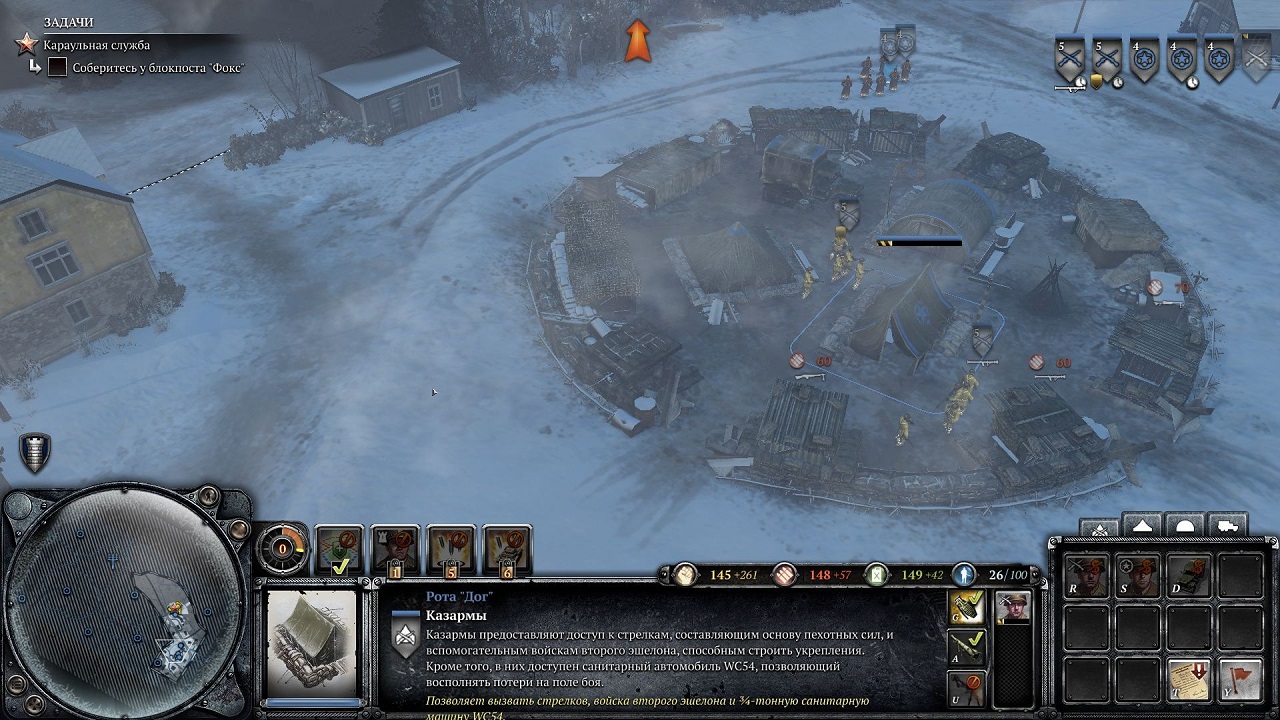The width and height of the screenshot is (1280, 720).
Task: Switch to the truck building tab
Action: click(x=1227, y=526)
